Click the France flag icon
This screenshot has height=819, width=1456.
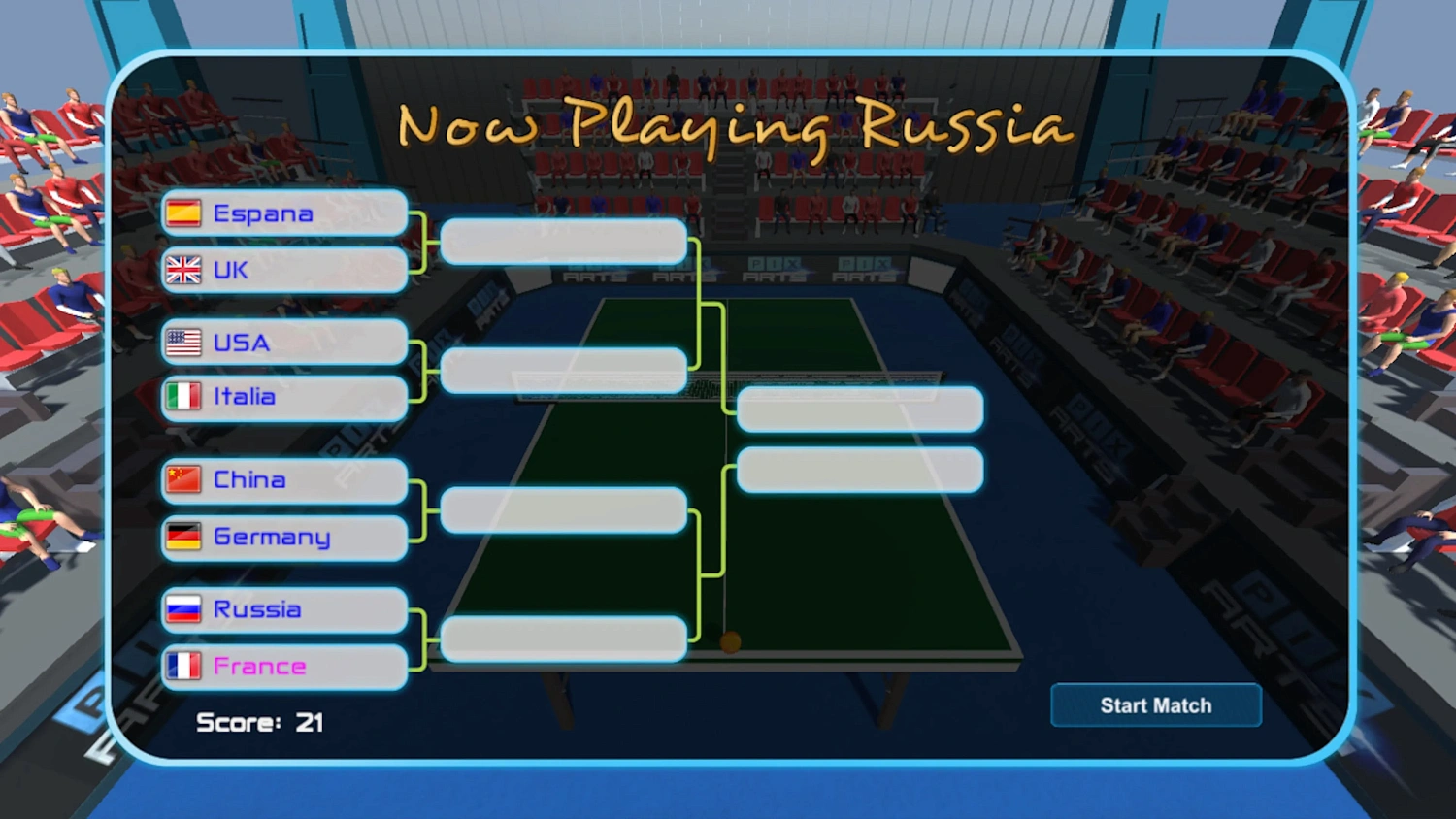[183, 667]
